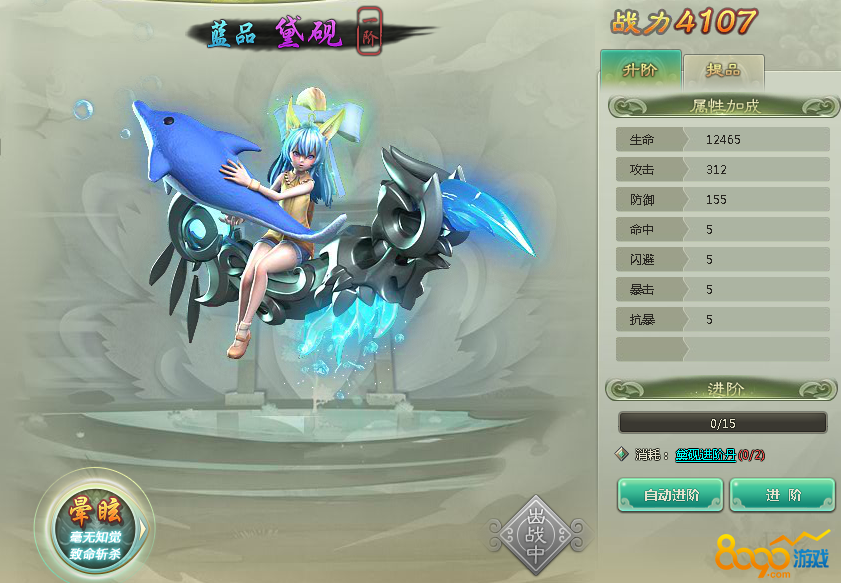Switch to the 升阶 tab
This screenshot has height=583, width=841.
tap(640, 71)
